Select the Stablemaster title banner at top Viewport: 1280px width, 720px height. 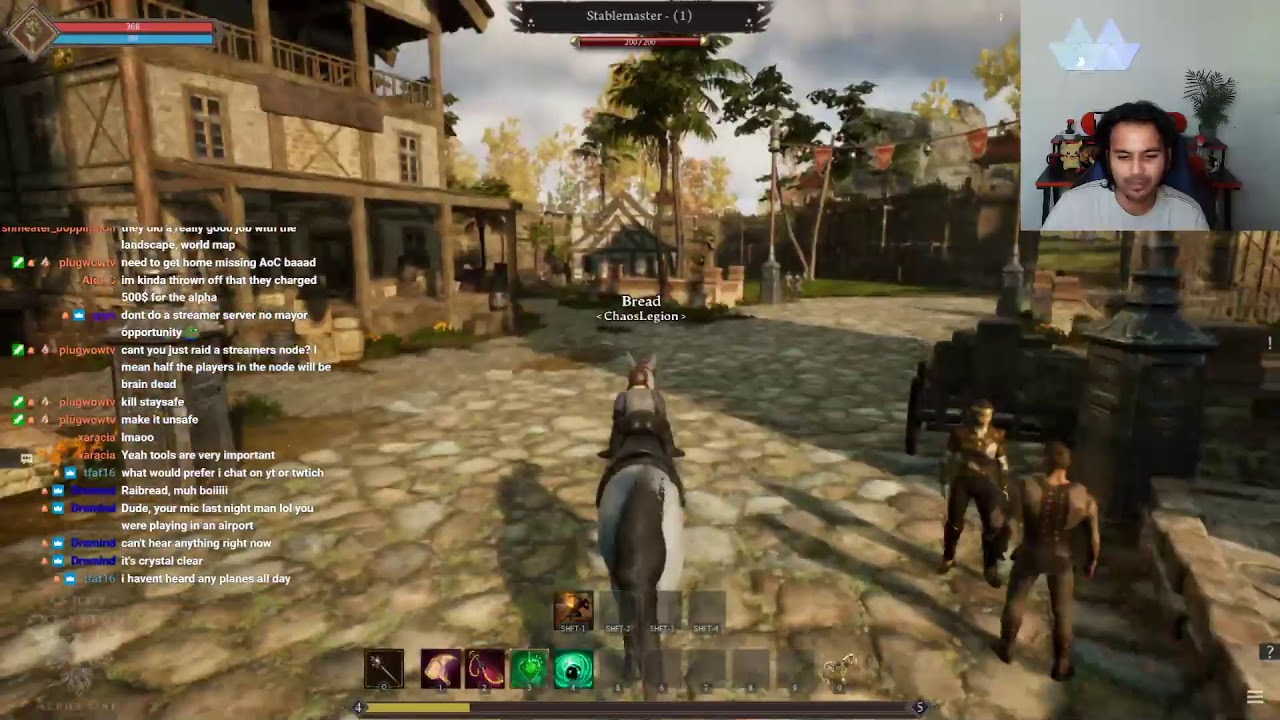[640, 15]
